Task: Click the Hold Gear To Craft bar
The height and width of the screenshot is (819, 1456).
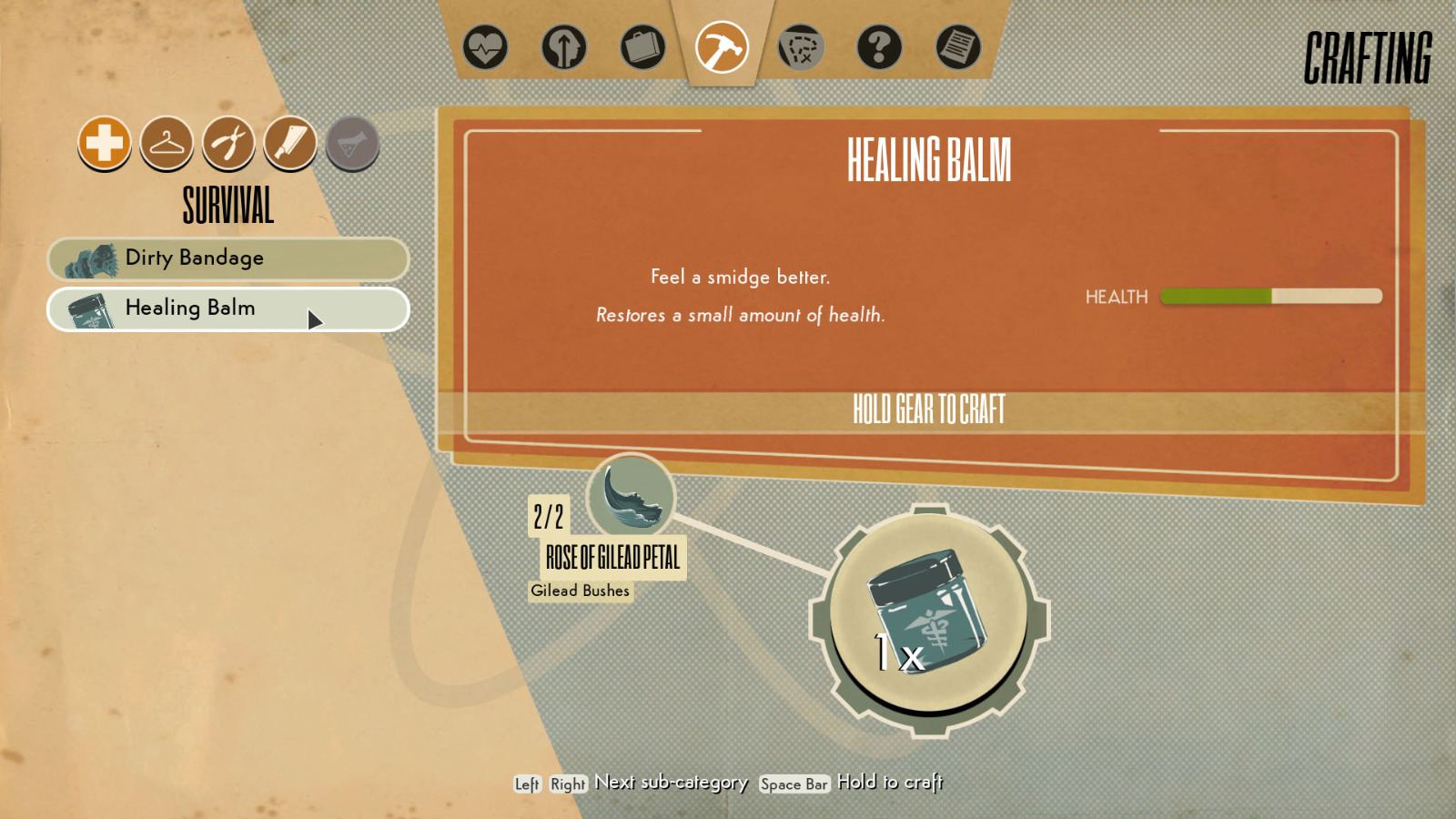Action: [x=928, y=409]
